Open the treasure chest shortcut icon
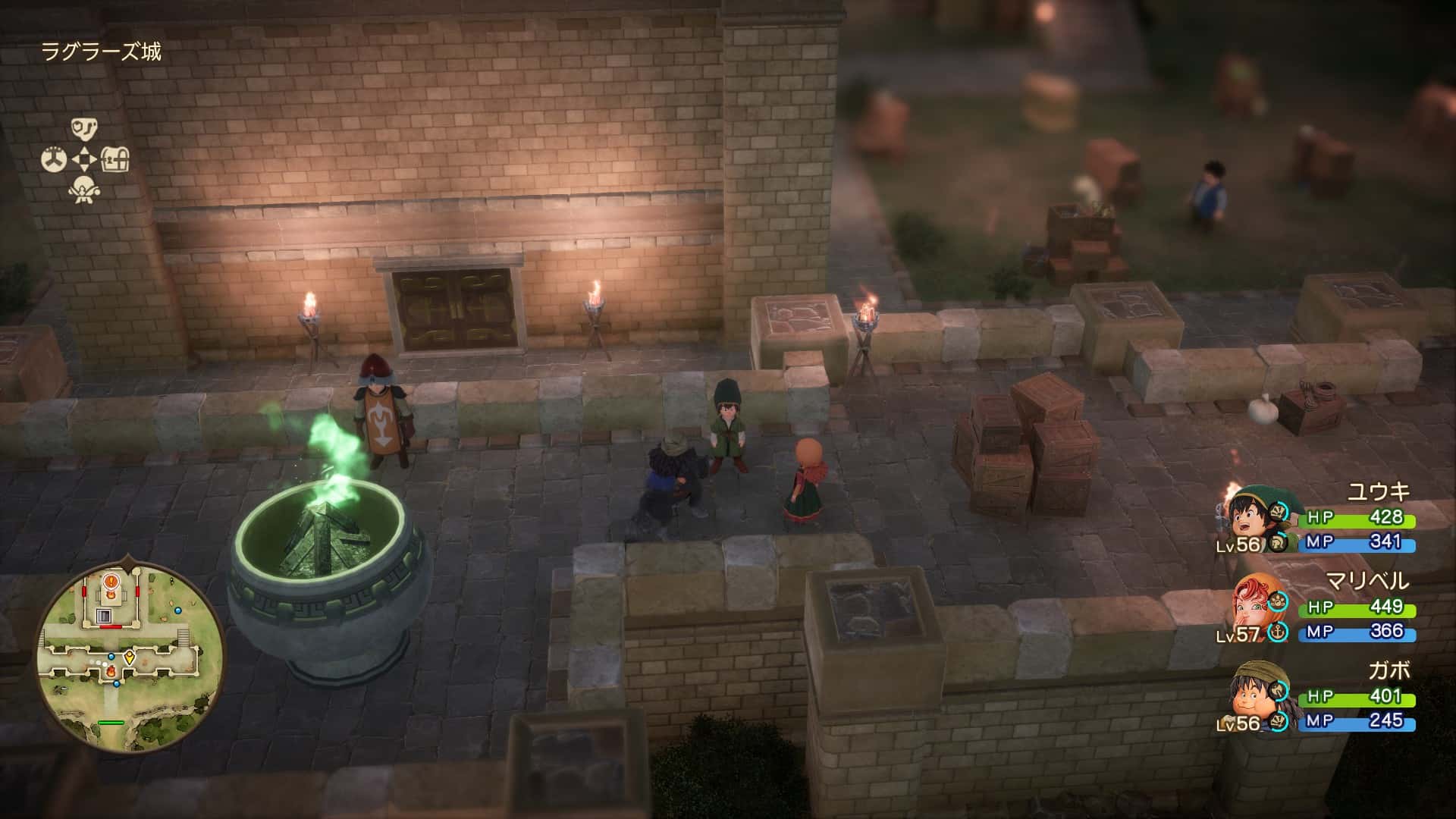This screenshot has width=1456, height=819. (115, 159)
